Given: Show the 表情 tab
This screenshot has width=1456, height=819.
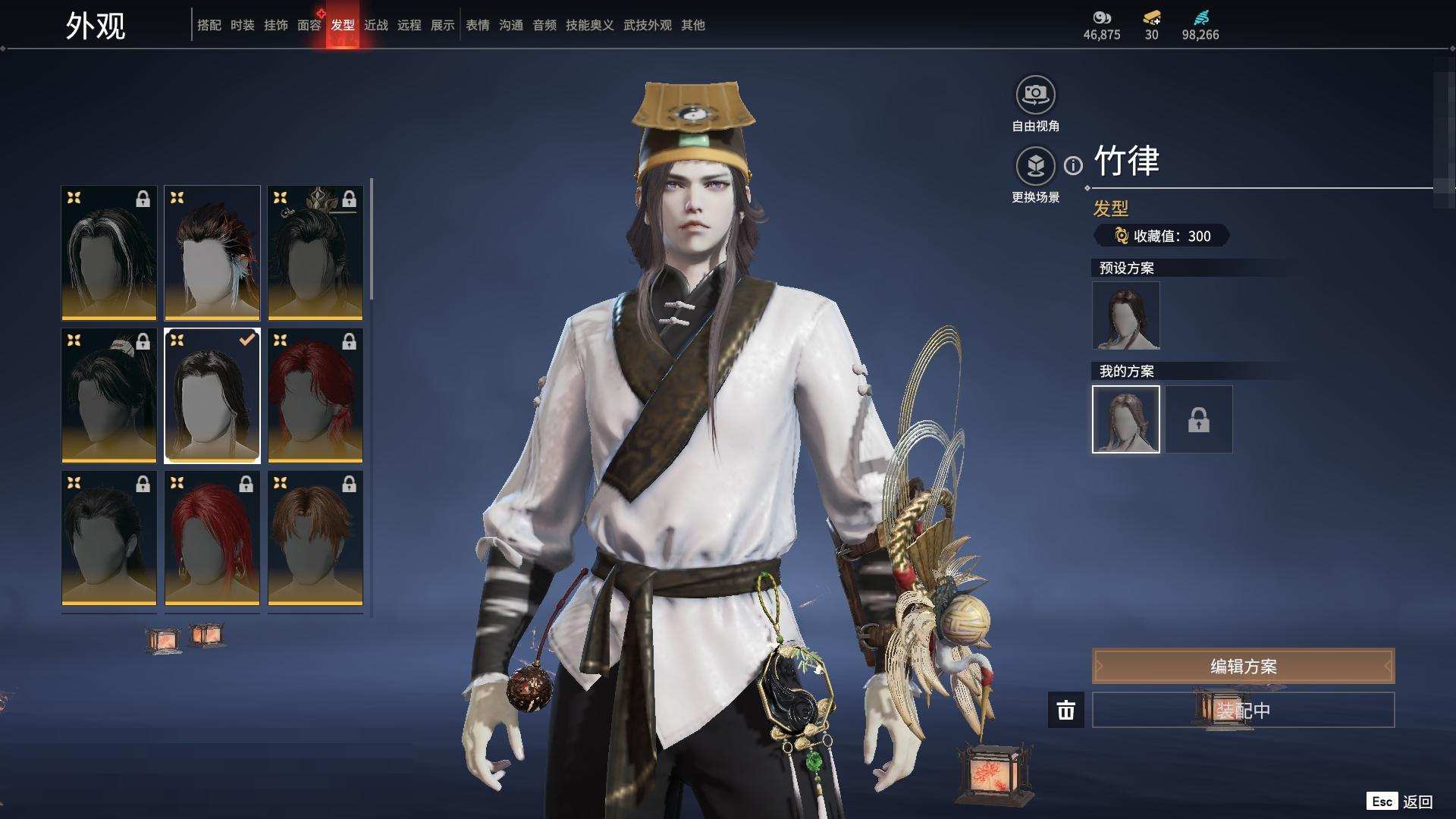Looking at the screenshot, I should pyautogui.click(x=477, y=25).
